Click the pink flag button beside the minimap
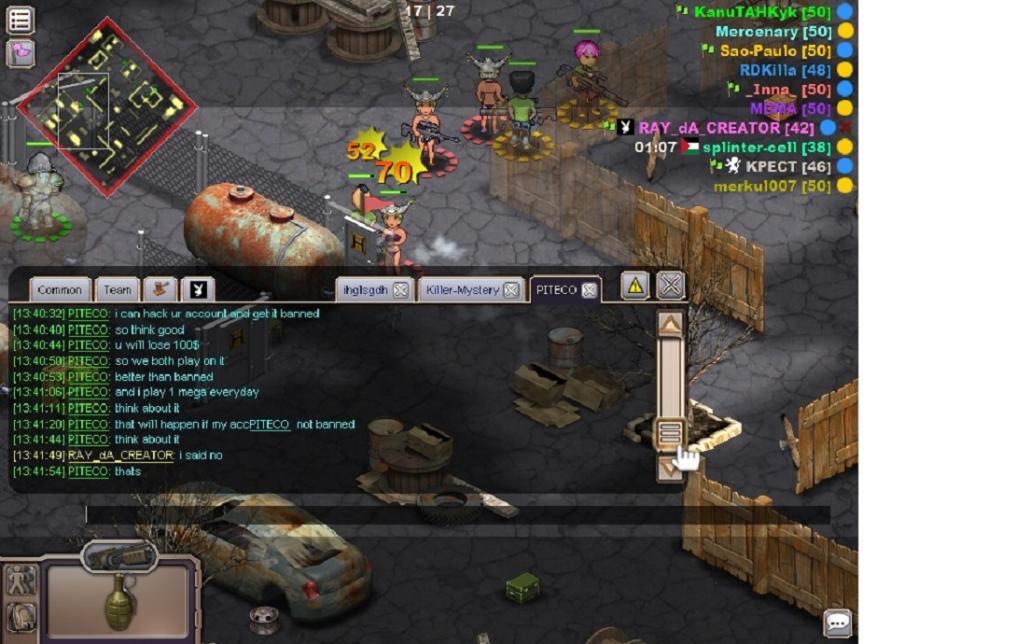 click(x=20, y=52)
